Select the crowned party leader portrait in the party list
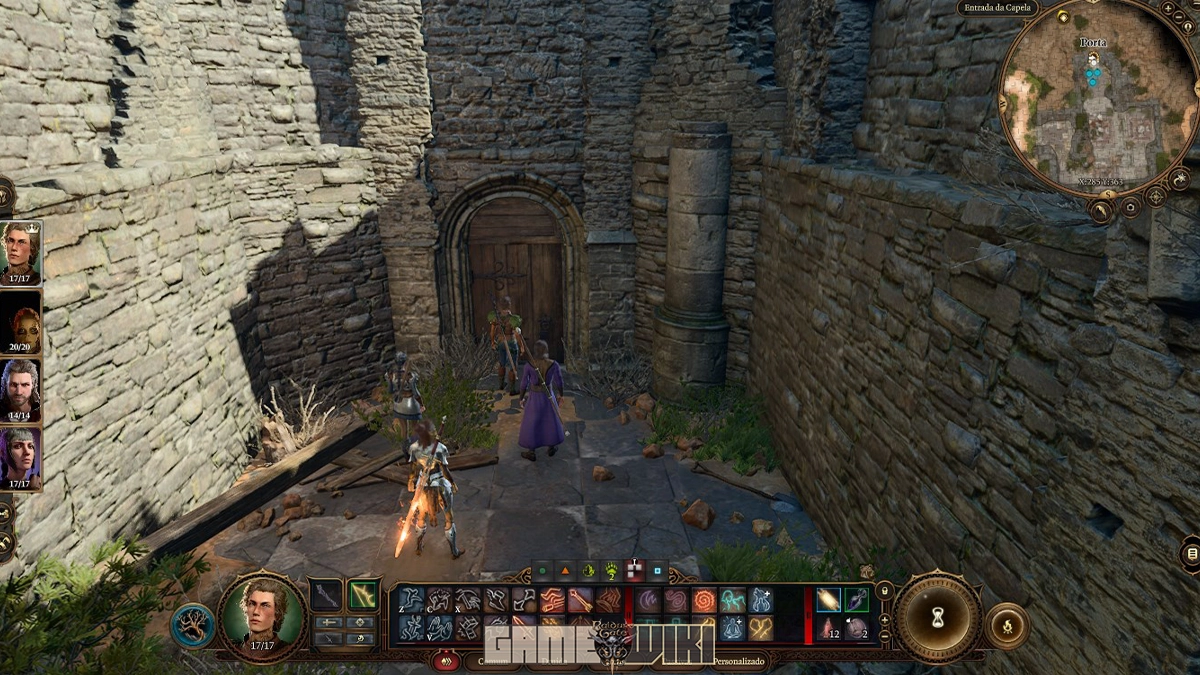 point(20,252)
